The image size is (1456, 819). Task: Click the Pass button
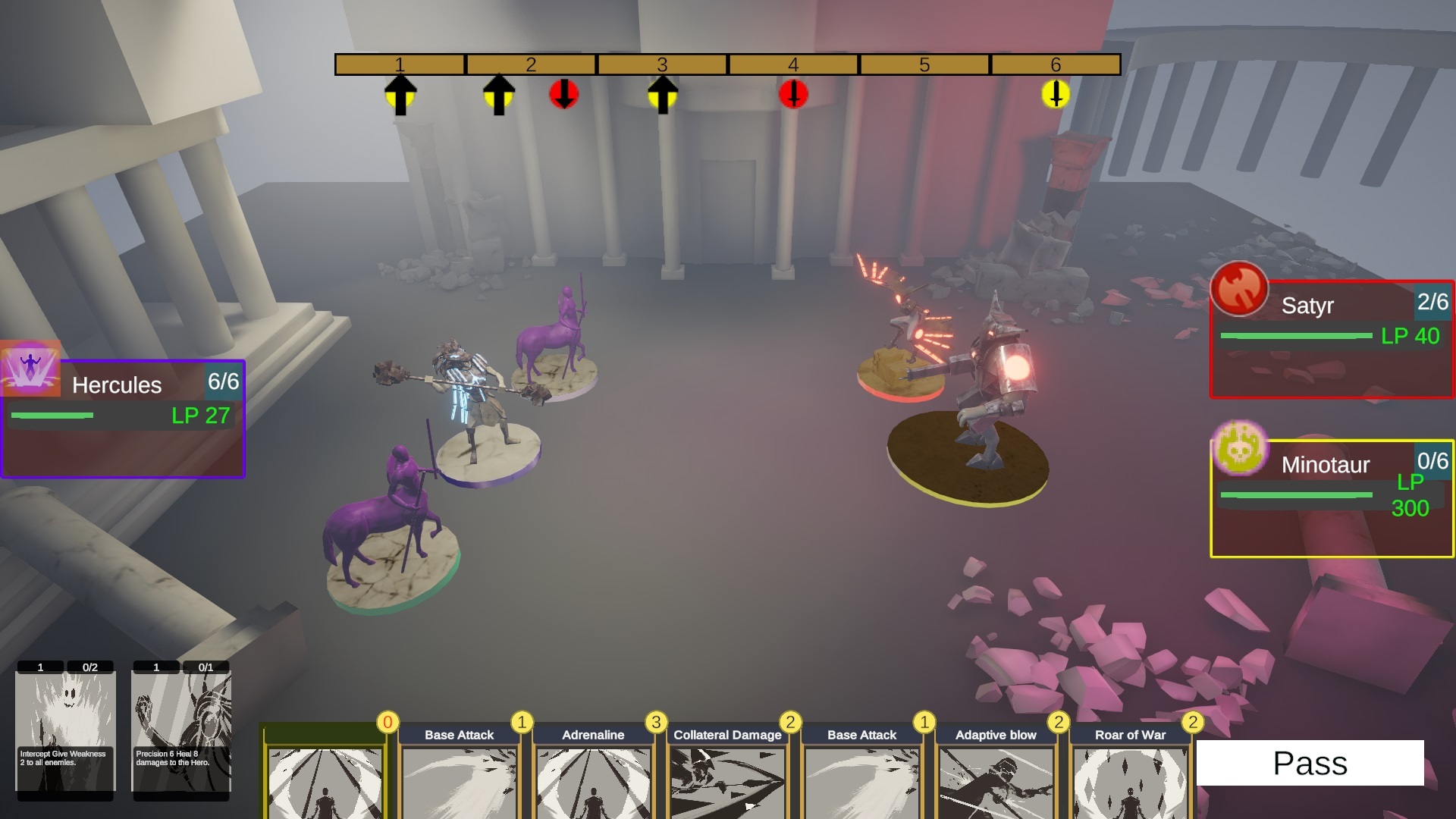coord(1310,763)
